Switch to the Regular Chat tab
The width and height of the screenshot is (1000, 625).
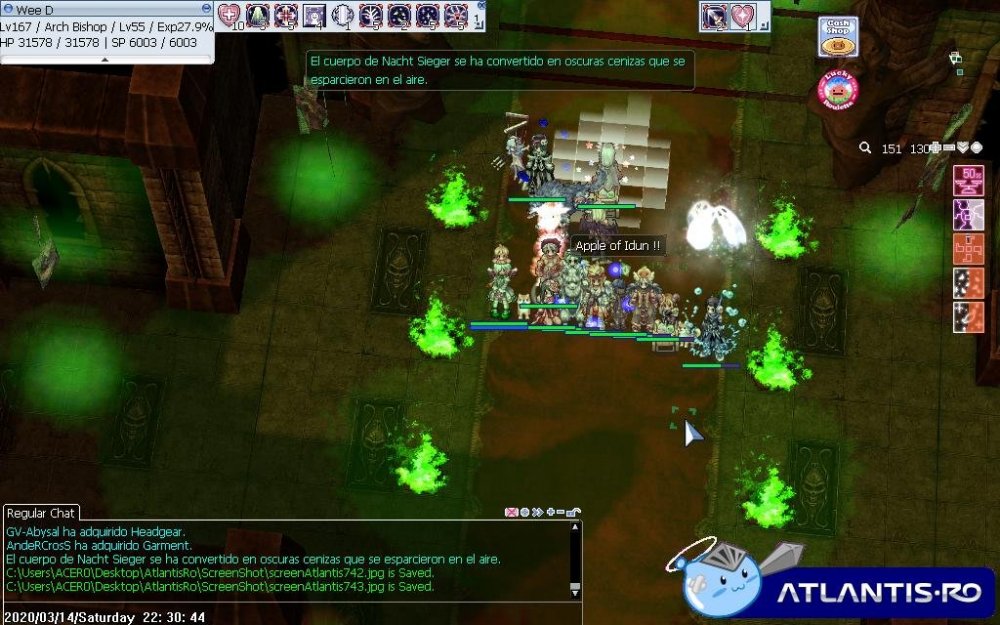(41, 513)
